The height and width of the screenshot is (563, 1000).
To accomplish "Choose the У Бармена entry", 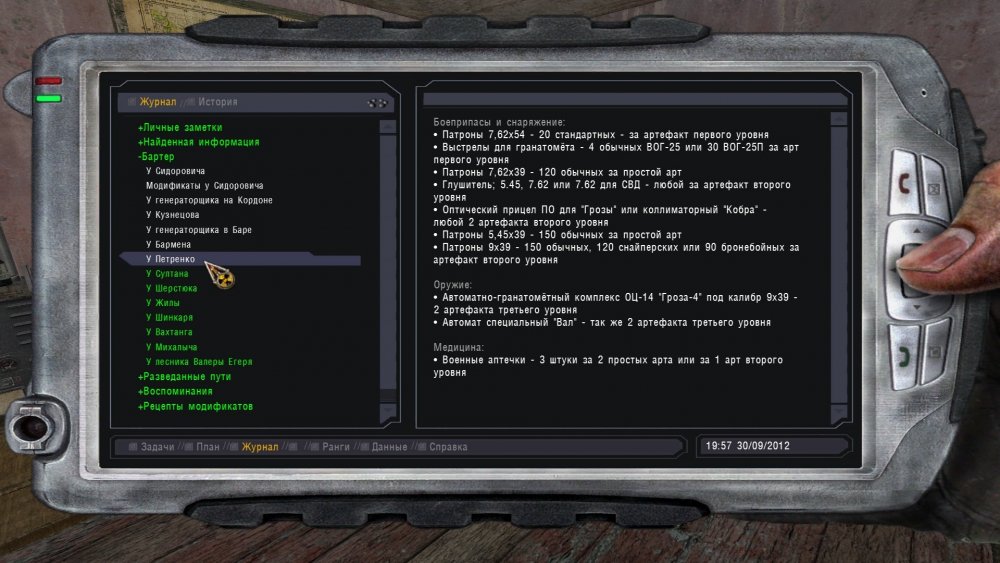I will tap(168, 245).
